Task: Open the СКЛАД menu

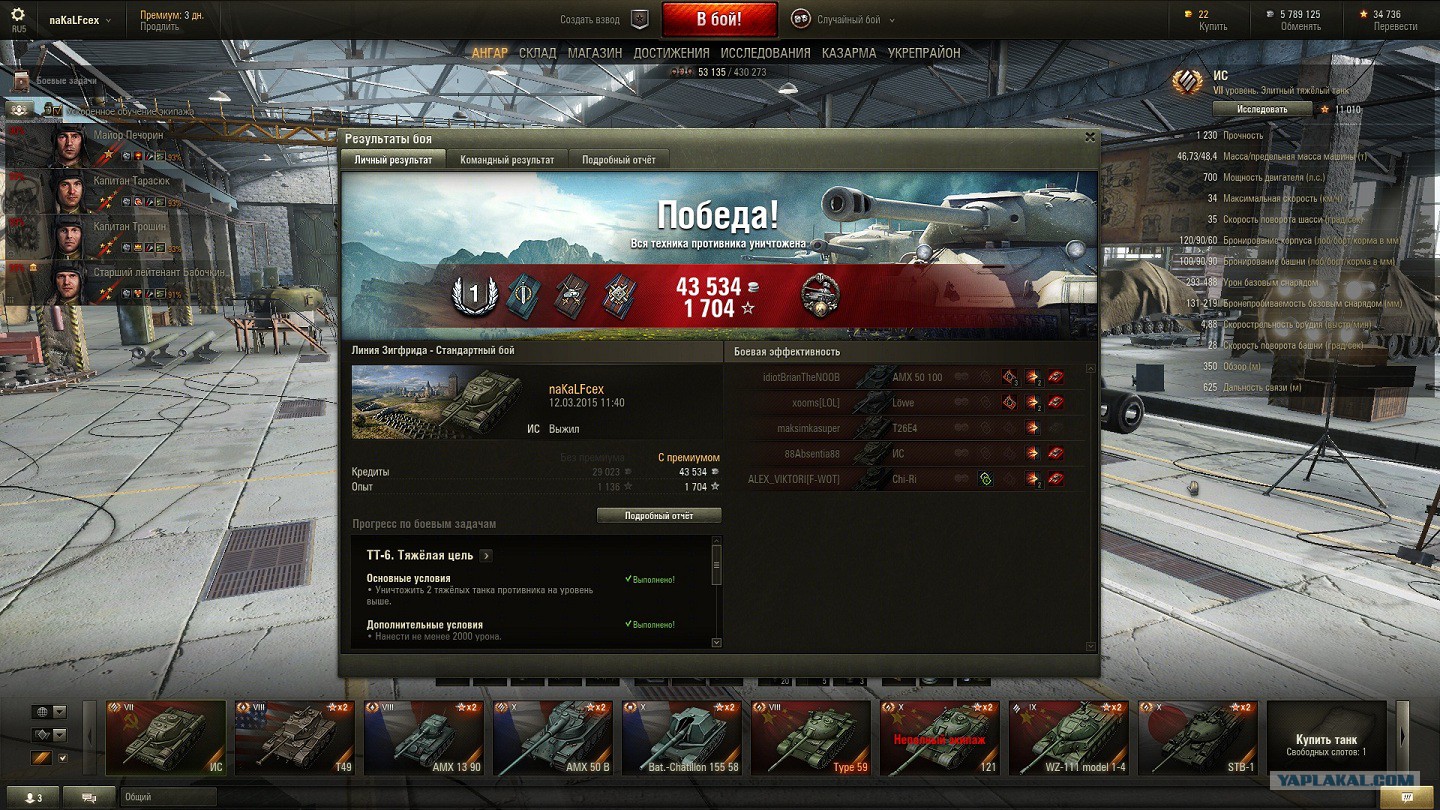Action: [x=537, y=53]
